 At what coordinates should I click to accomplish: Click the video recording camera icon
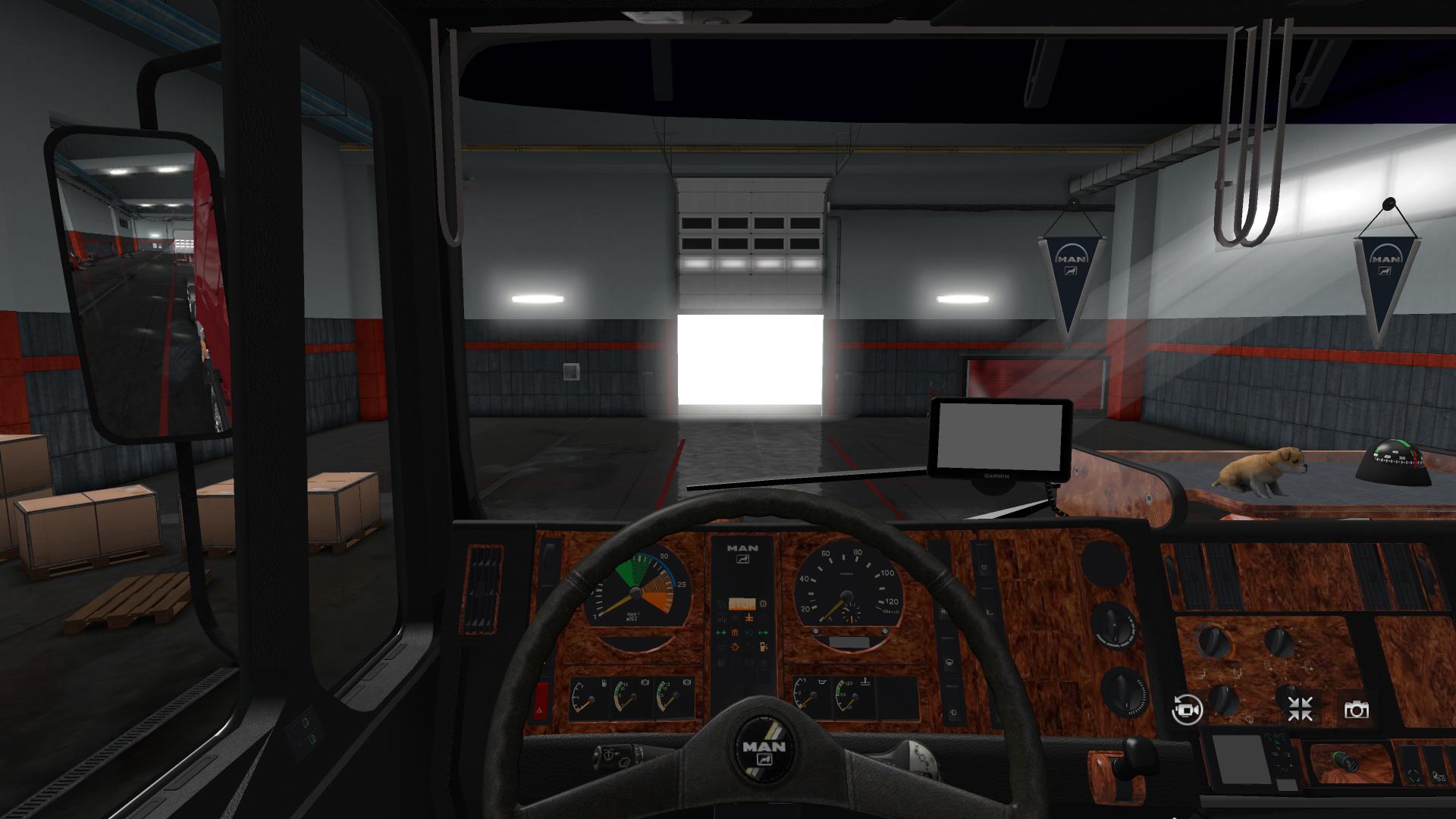click(1187, 711)
